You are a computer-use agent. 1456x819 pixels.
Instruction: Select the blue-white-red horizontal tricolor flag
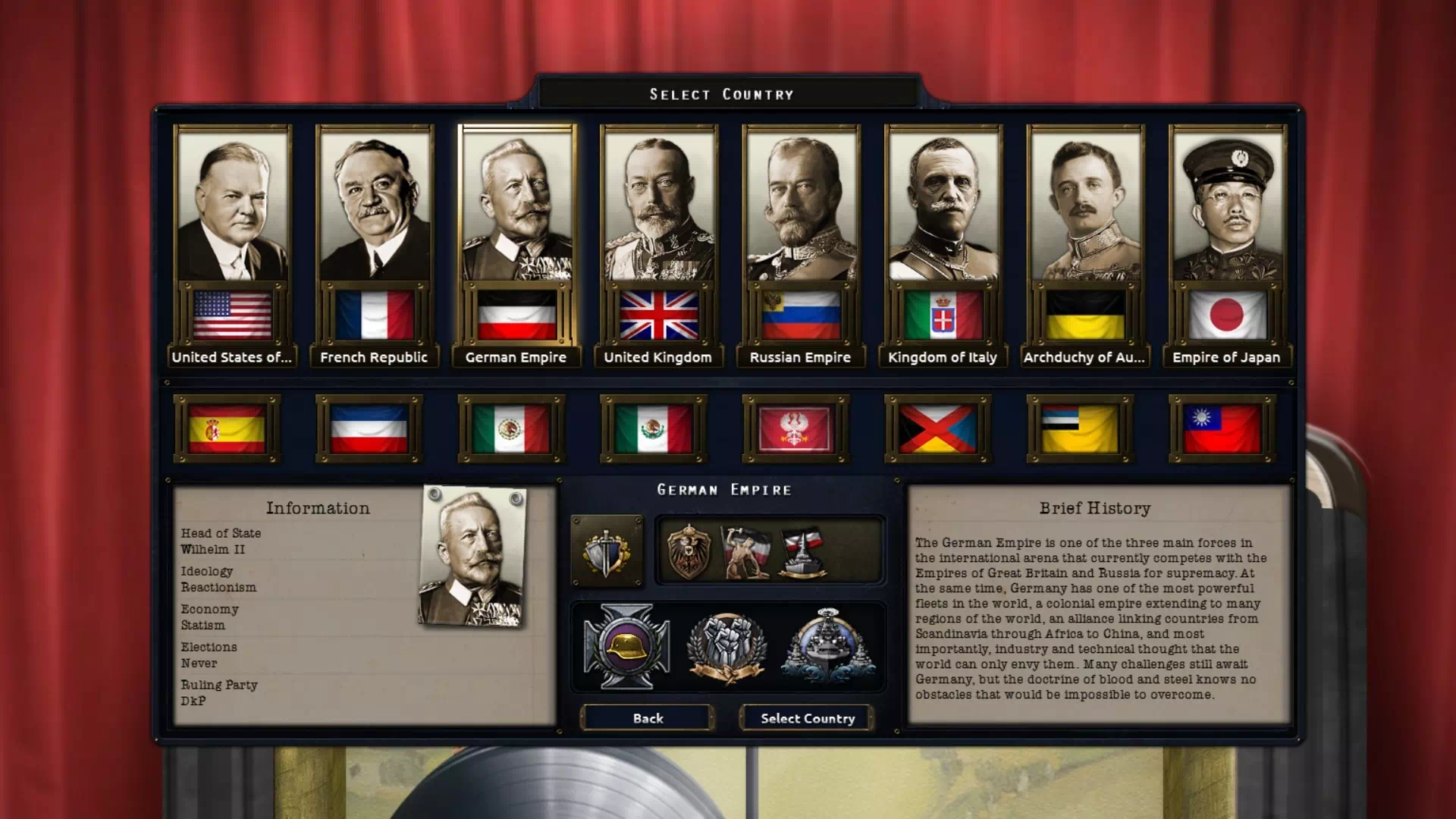coord(369,428)
